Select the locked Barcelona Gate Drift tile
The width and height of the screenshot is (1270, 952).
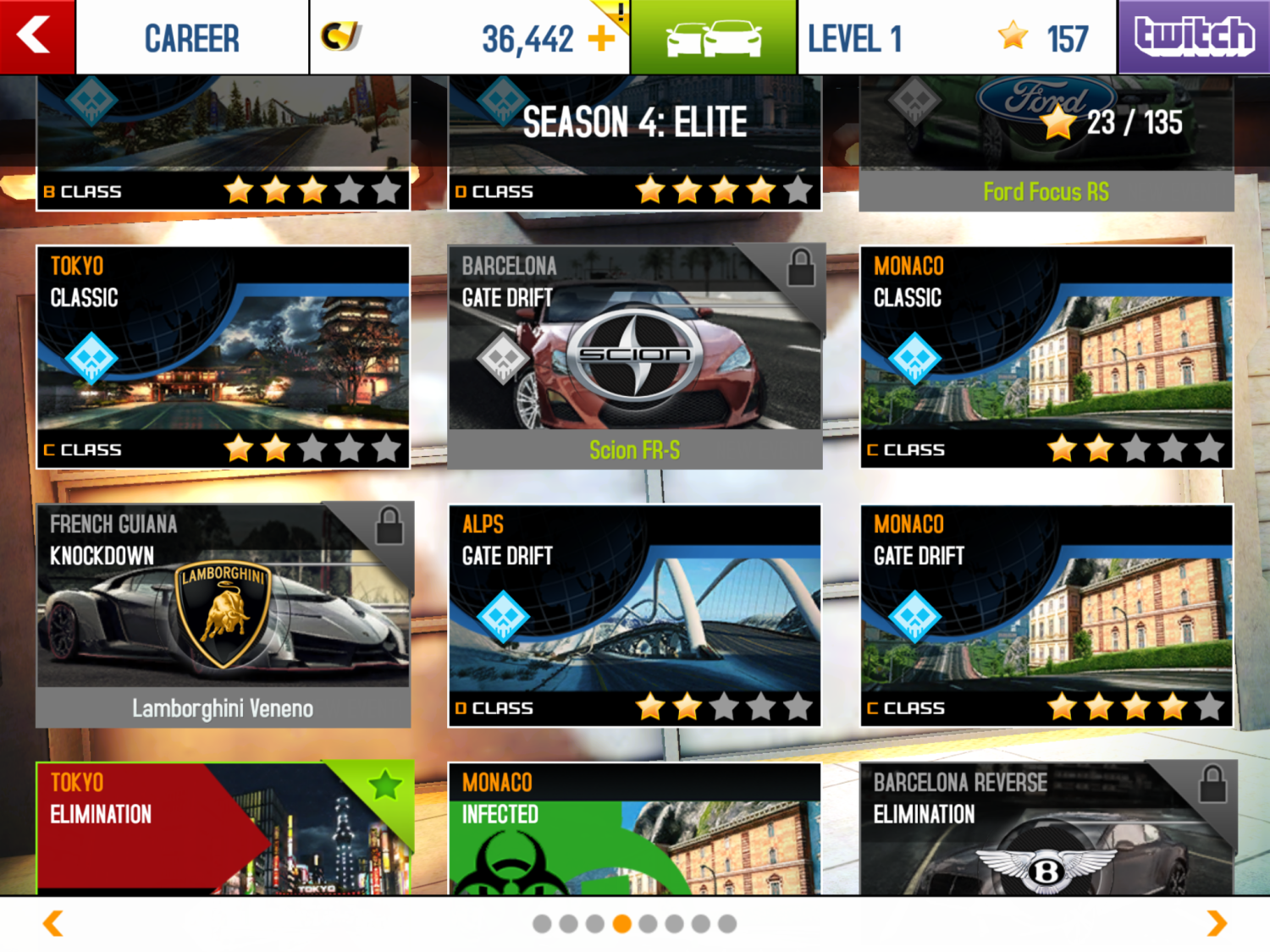tap(634, 356)
